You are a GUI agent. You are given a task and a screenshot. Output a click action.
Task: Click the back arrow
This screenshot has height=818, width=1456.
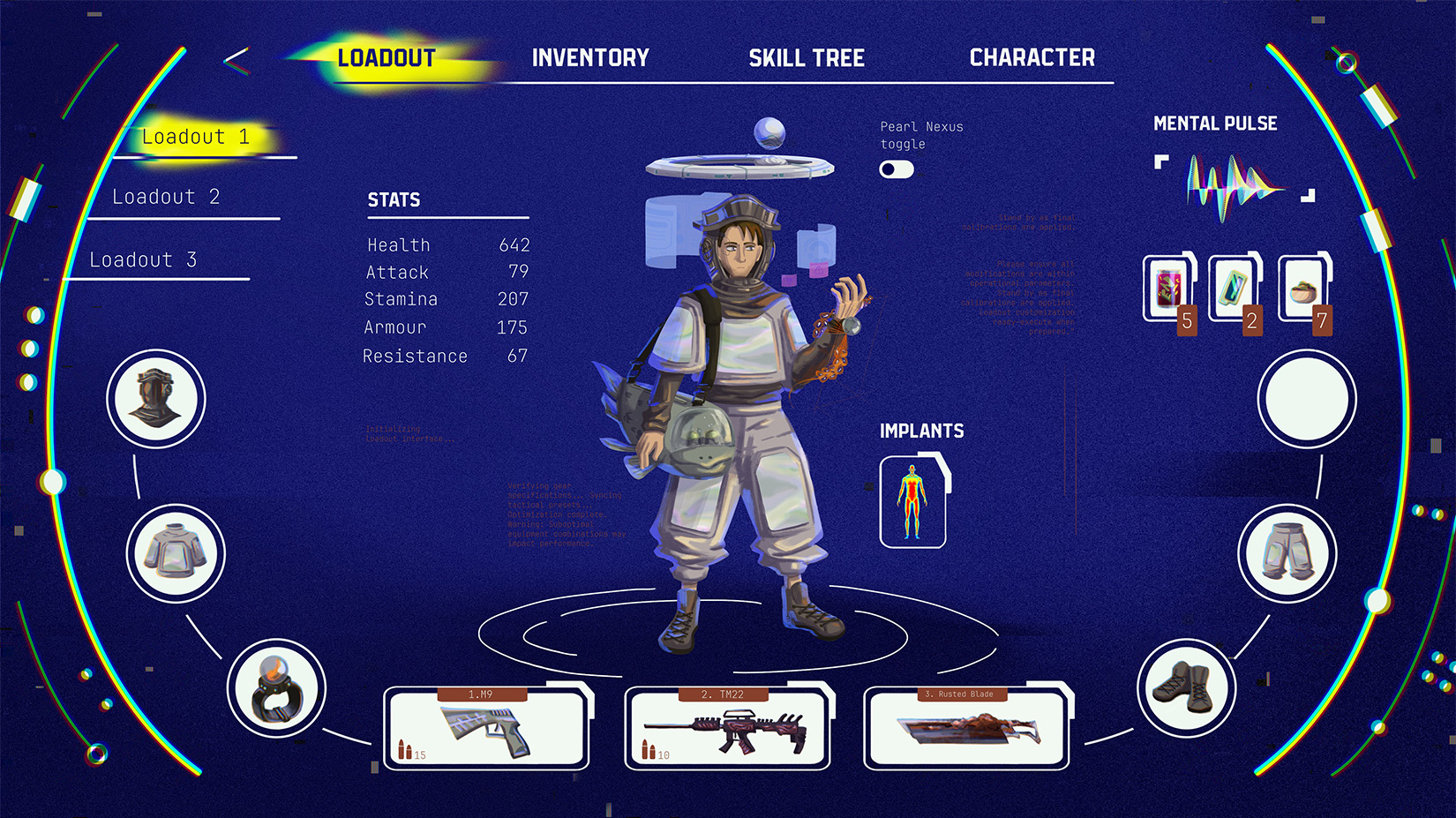click(x=236, y=60)
